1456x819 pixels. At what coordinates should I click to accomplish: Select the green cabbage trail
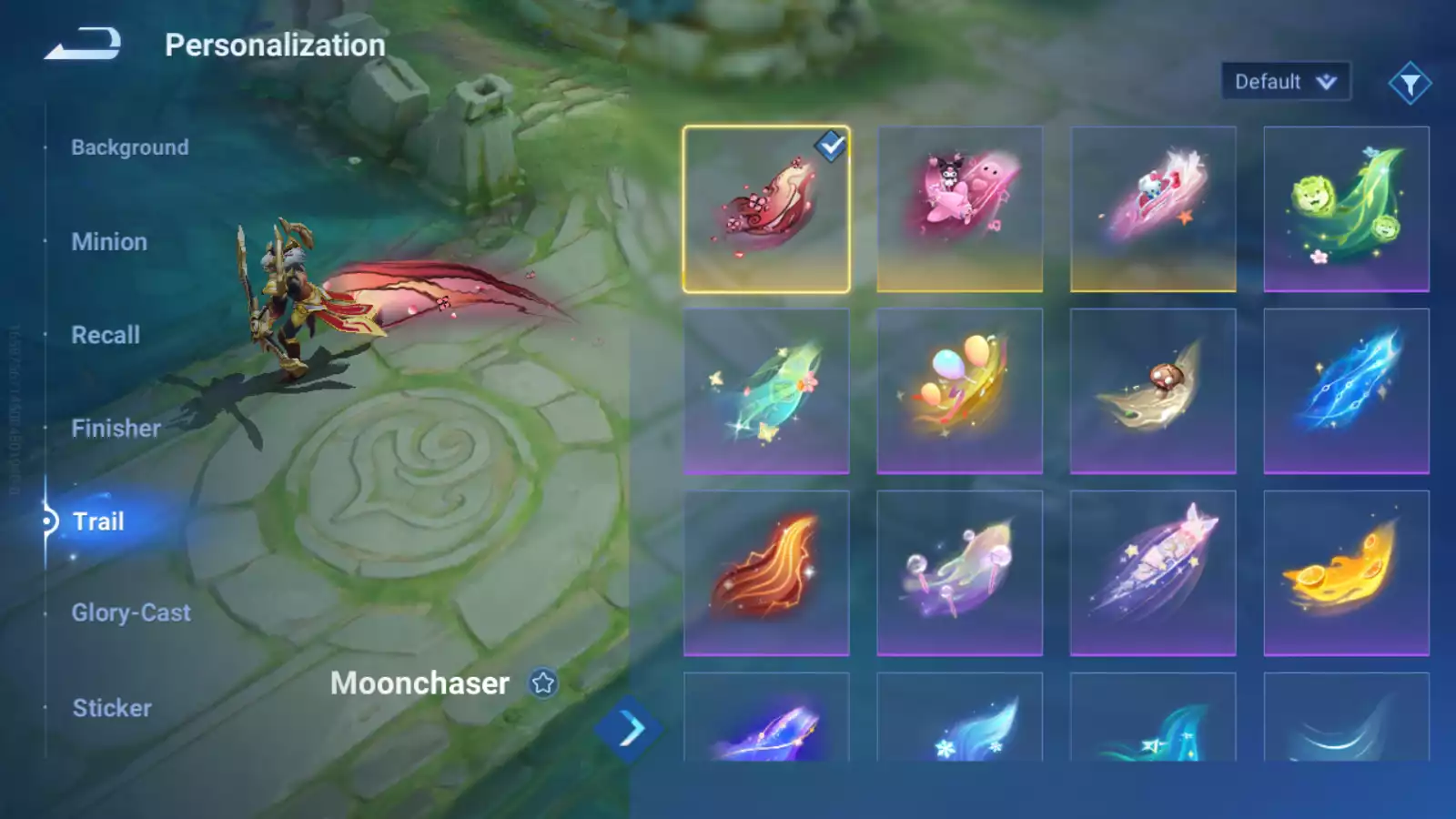1346,209
